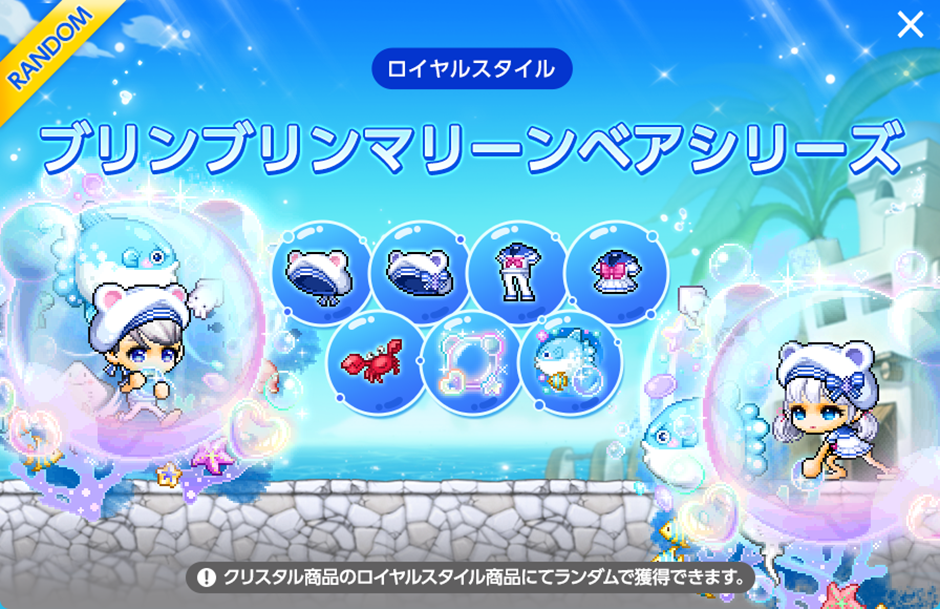
Task: Select the white bear hat with pink ears
Action: tap(318, 271)
